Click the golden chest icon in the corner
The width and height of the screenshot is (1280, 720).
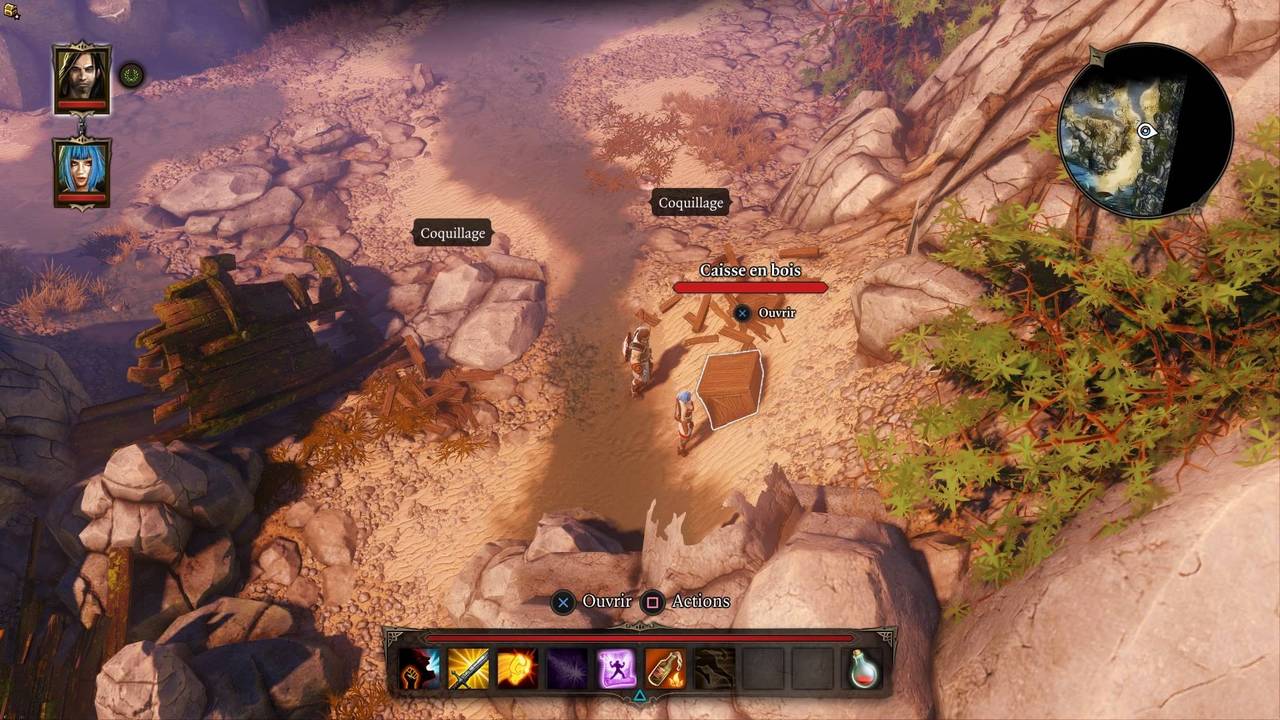[x=12, y=11]
